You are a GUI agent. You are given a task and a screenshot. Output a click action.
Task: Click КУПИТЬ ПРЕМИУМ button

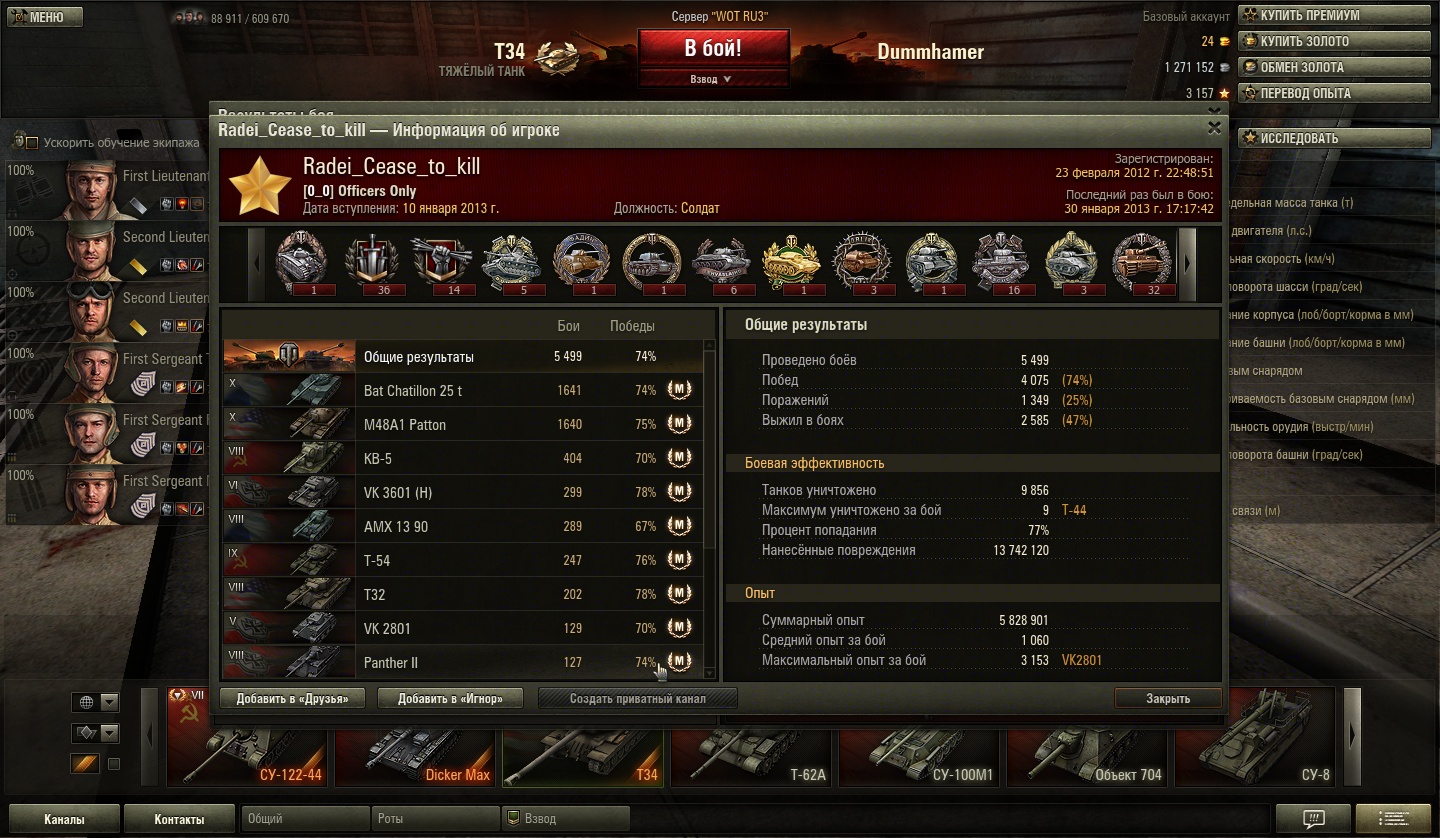coord(1333,15)
